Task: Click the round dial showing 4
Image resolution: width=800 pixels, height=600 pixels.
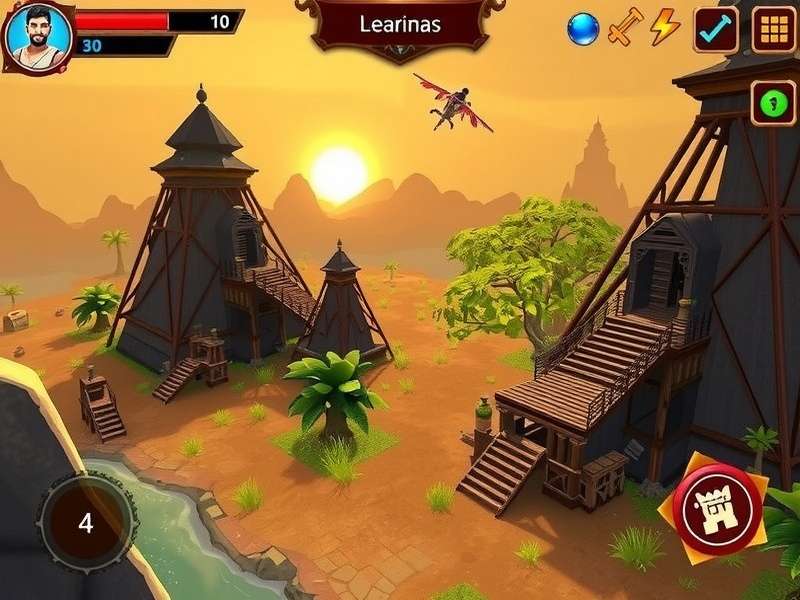Action: [86, 523]
